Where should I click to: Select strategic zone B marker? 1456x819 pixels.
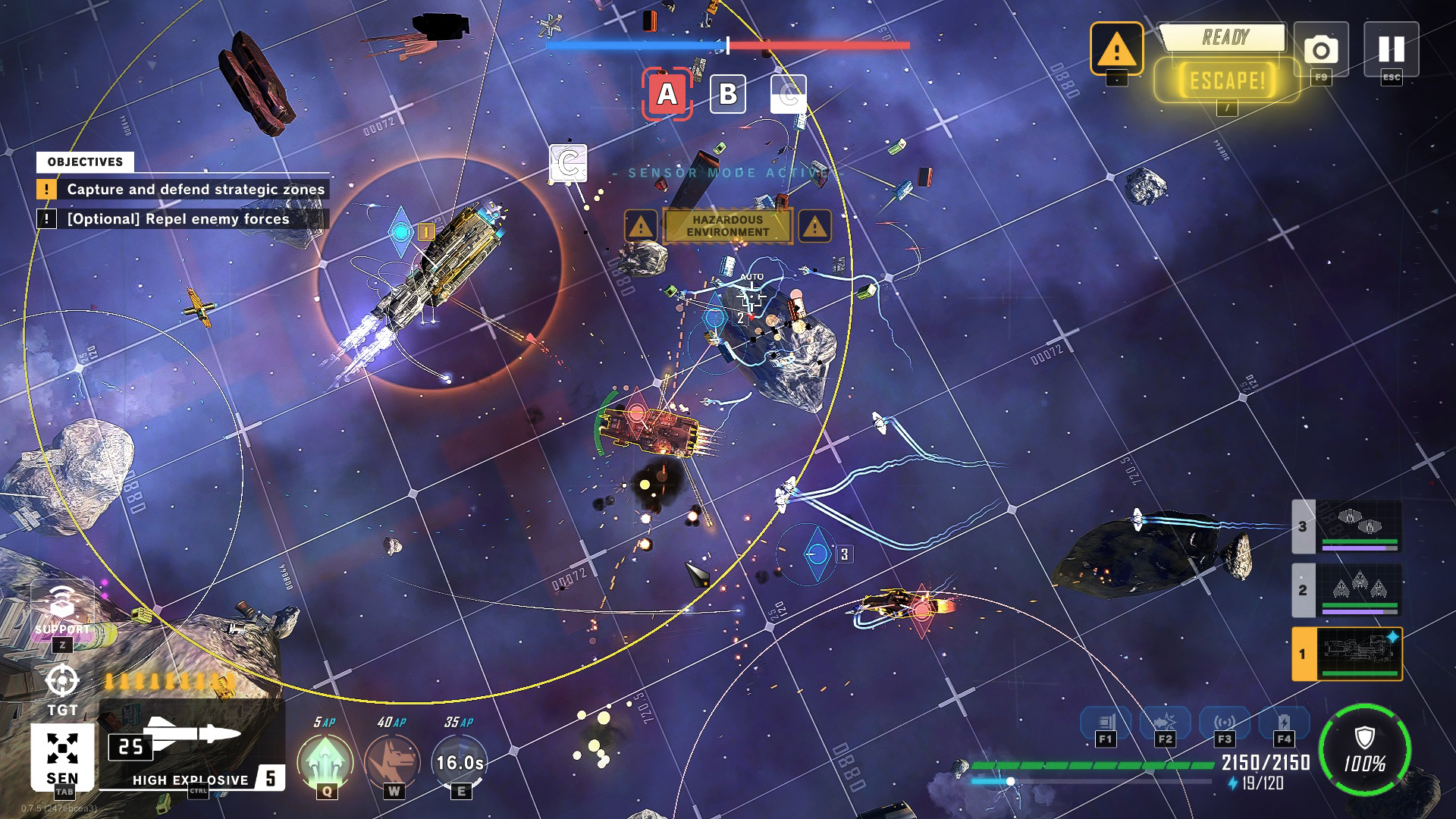tap(727, 94)
